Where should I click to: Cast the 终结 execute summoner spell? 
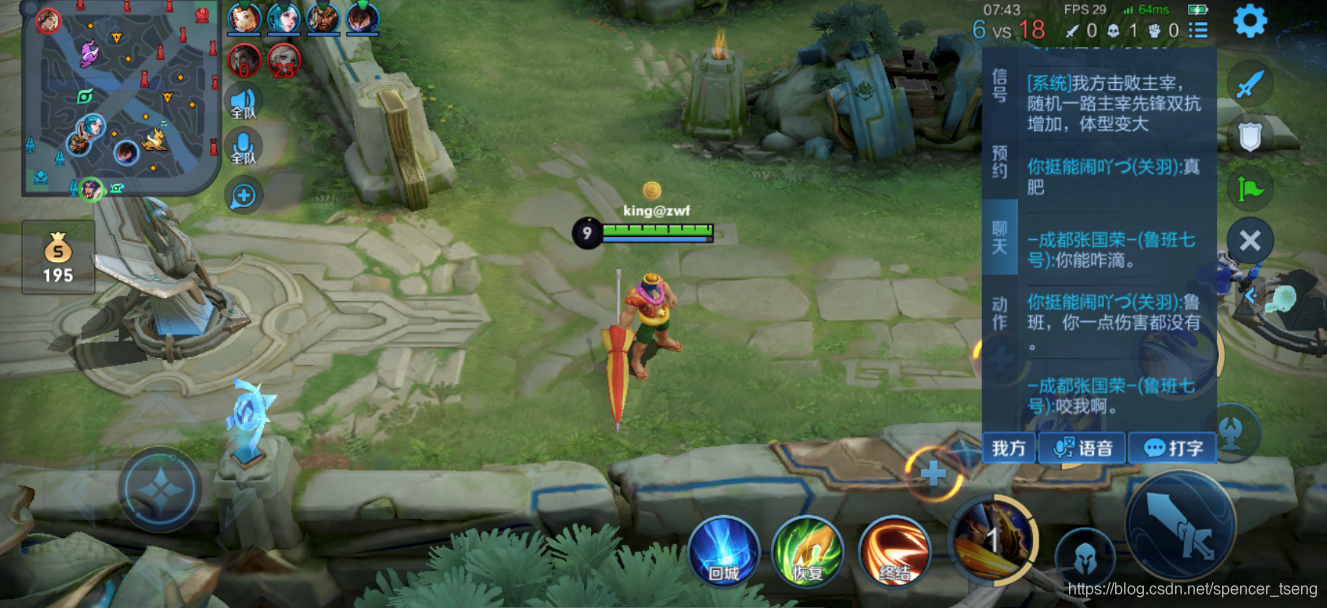[x=893, y=551]
